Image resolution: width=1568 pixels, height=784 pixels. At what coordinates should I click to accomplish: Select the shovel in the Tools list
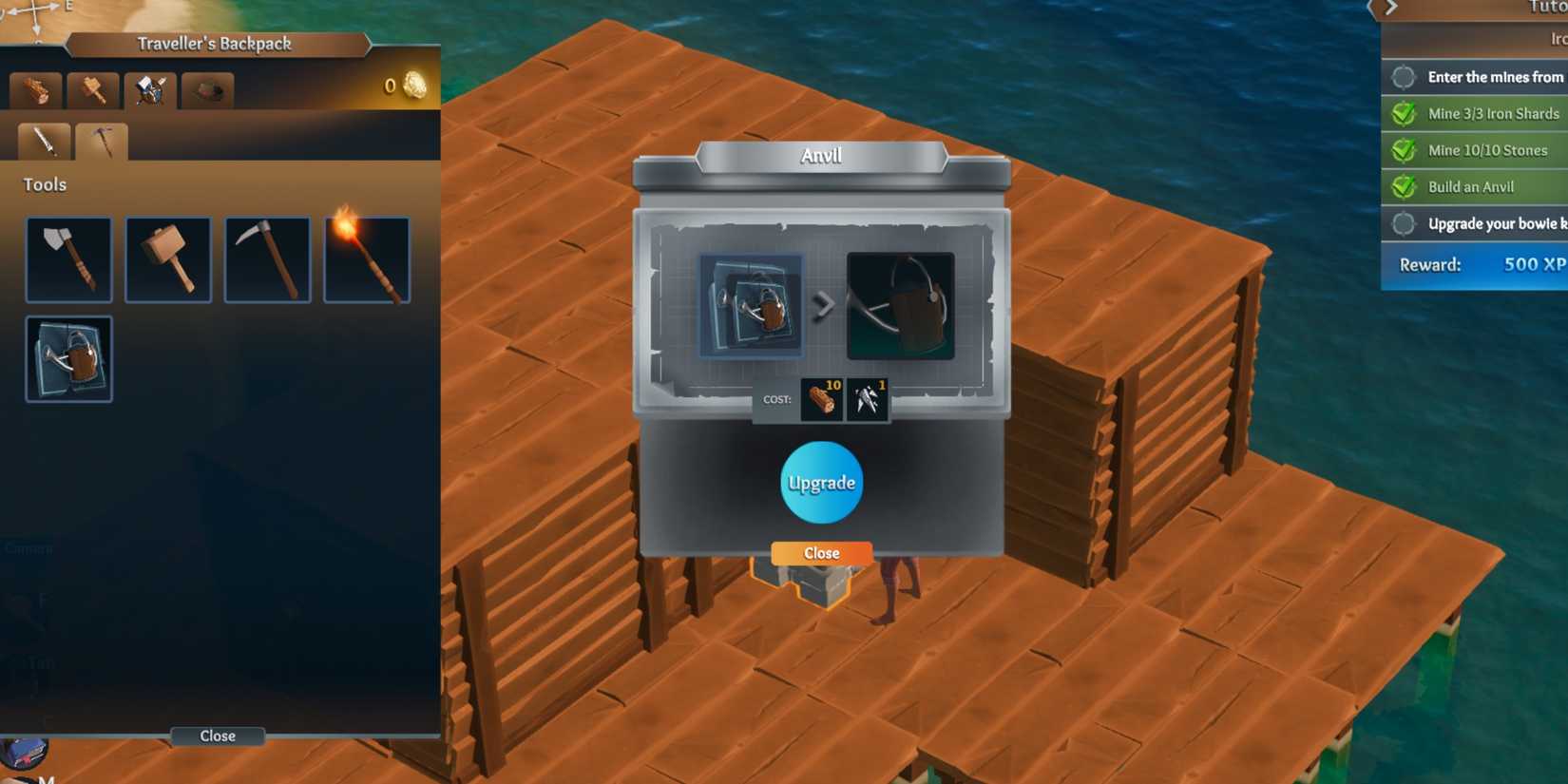coord(68,258)
